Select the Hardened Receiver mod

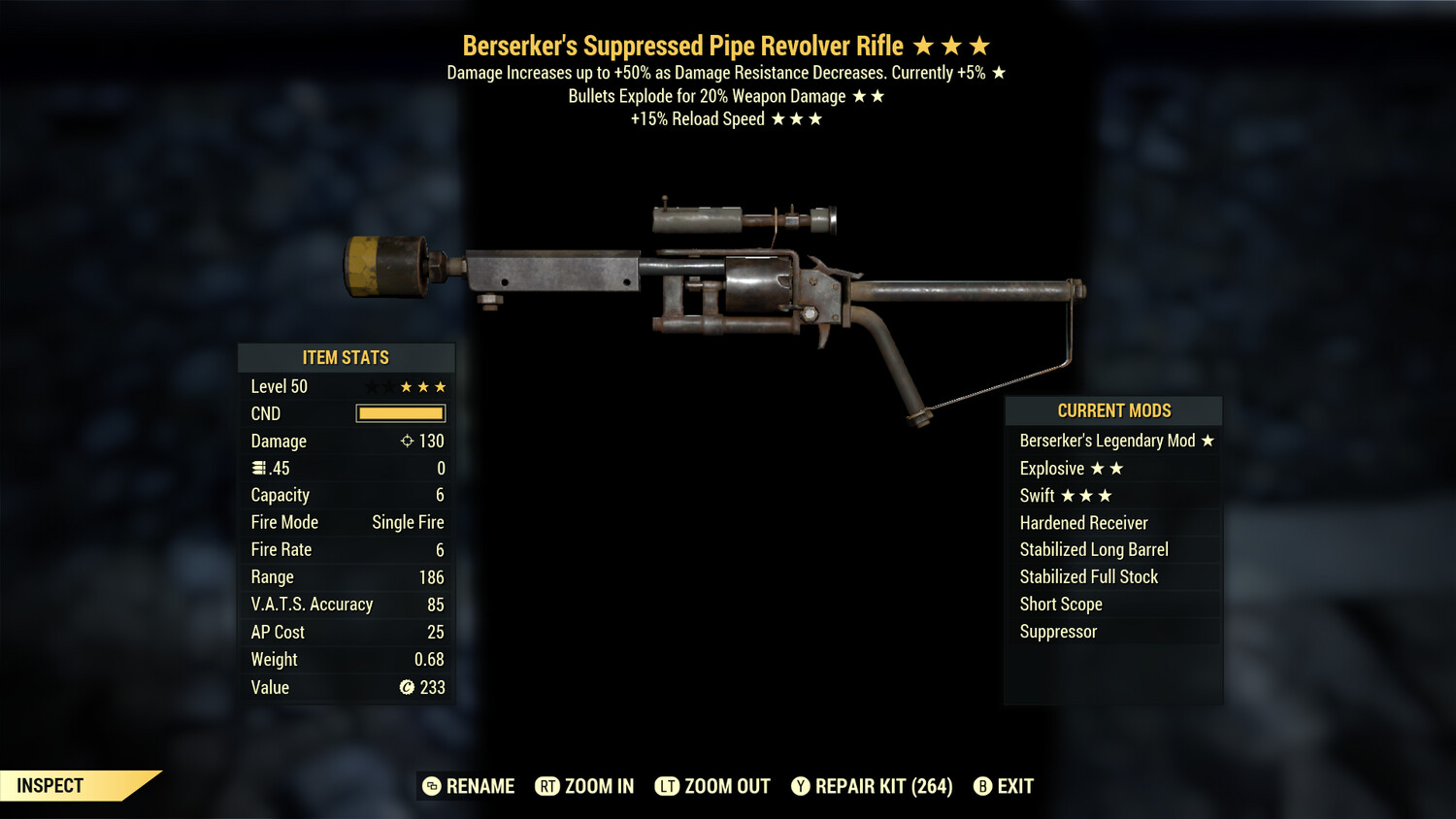pos(1083,522)
